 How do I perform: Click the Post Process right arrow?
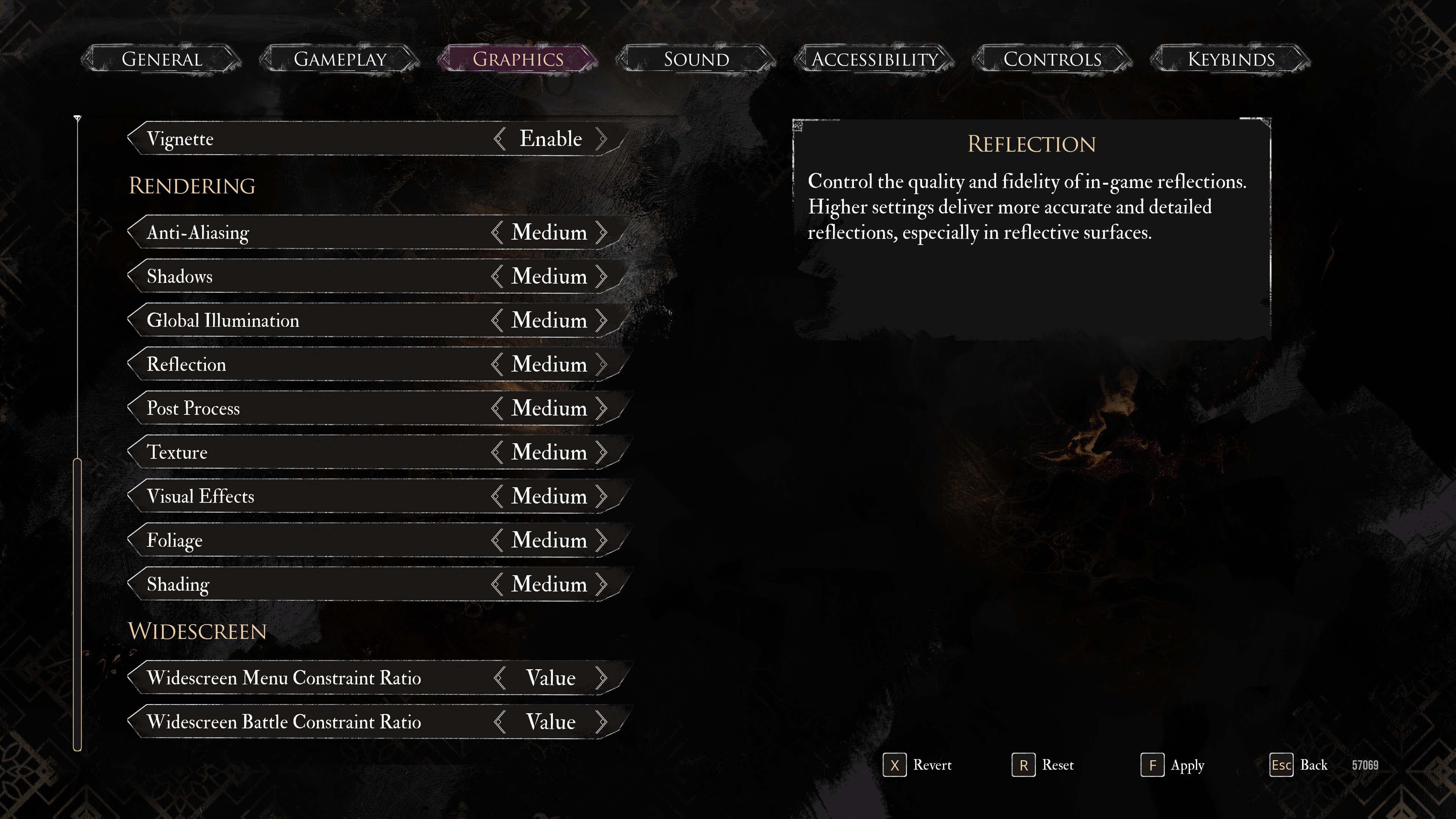(601, 408)
